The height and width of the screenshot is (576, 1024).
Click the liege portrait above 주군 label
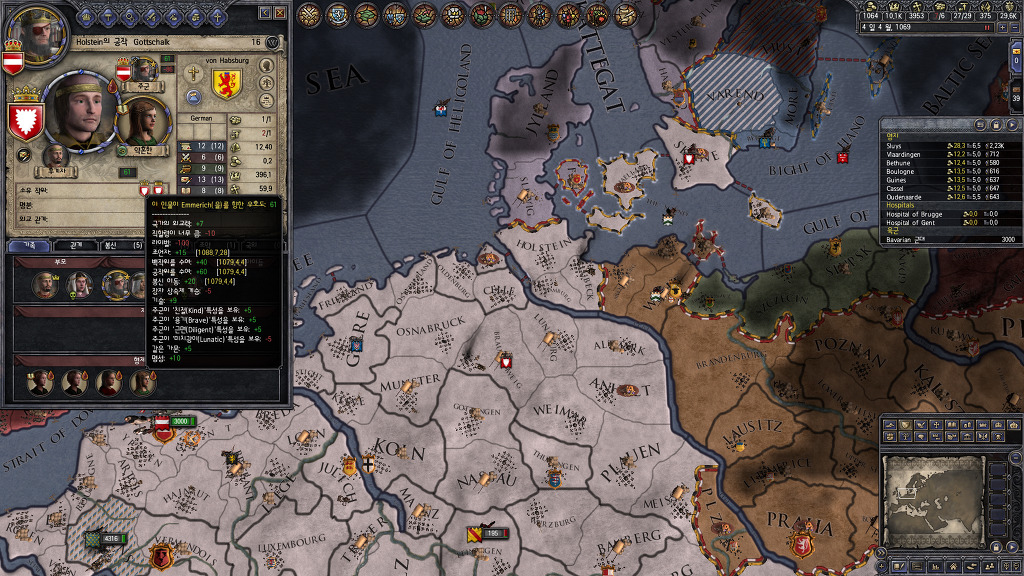coord(144,70)
